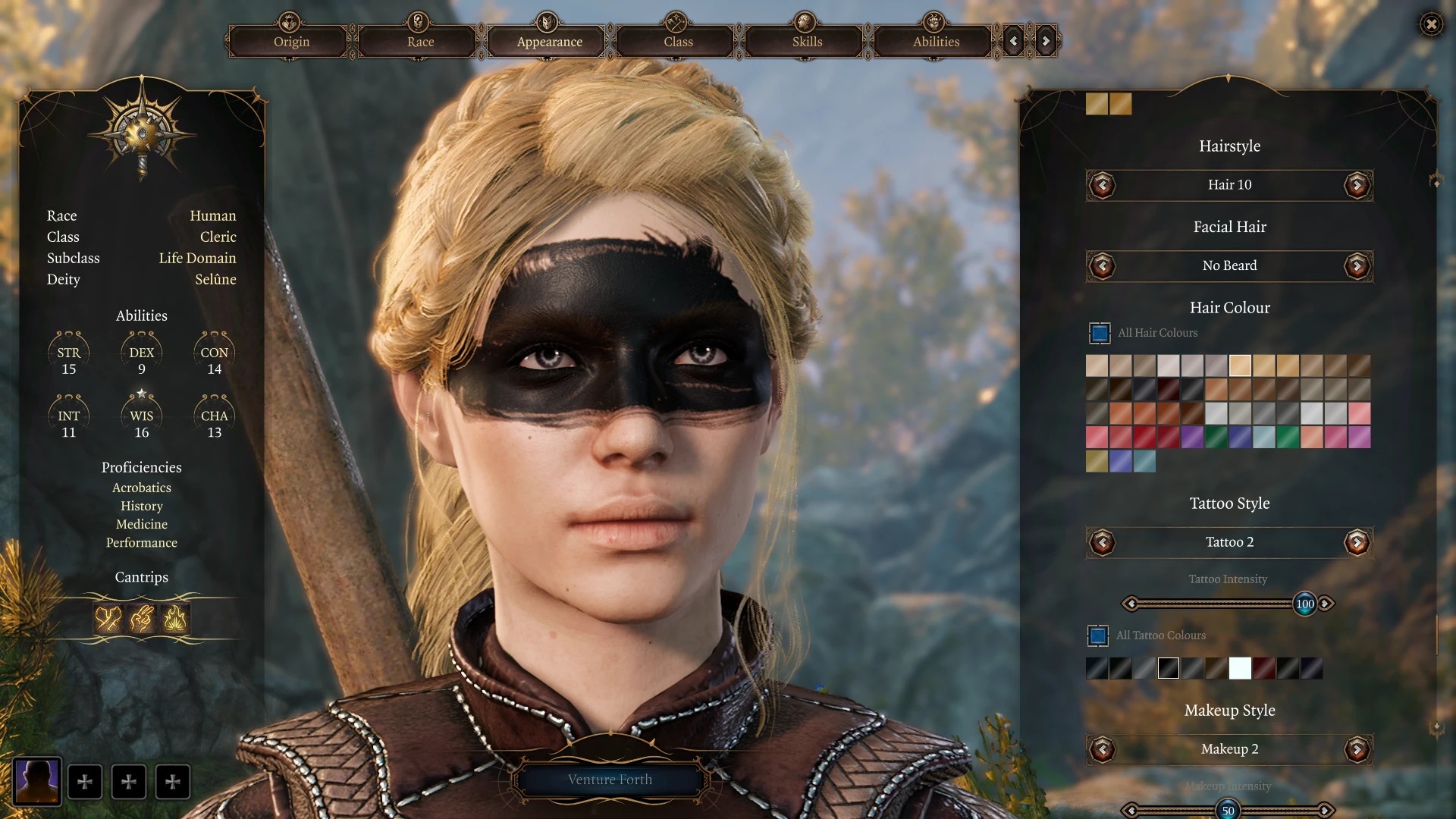The height and width of the screenshot is (819, 1456).
Task: Pick the pink hair colour swatch
Action: (1359, 413)
